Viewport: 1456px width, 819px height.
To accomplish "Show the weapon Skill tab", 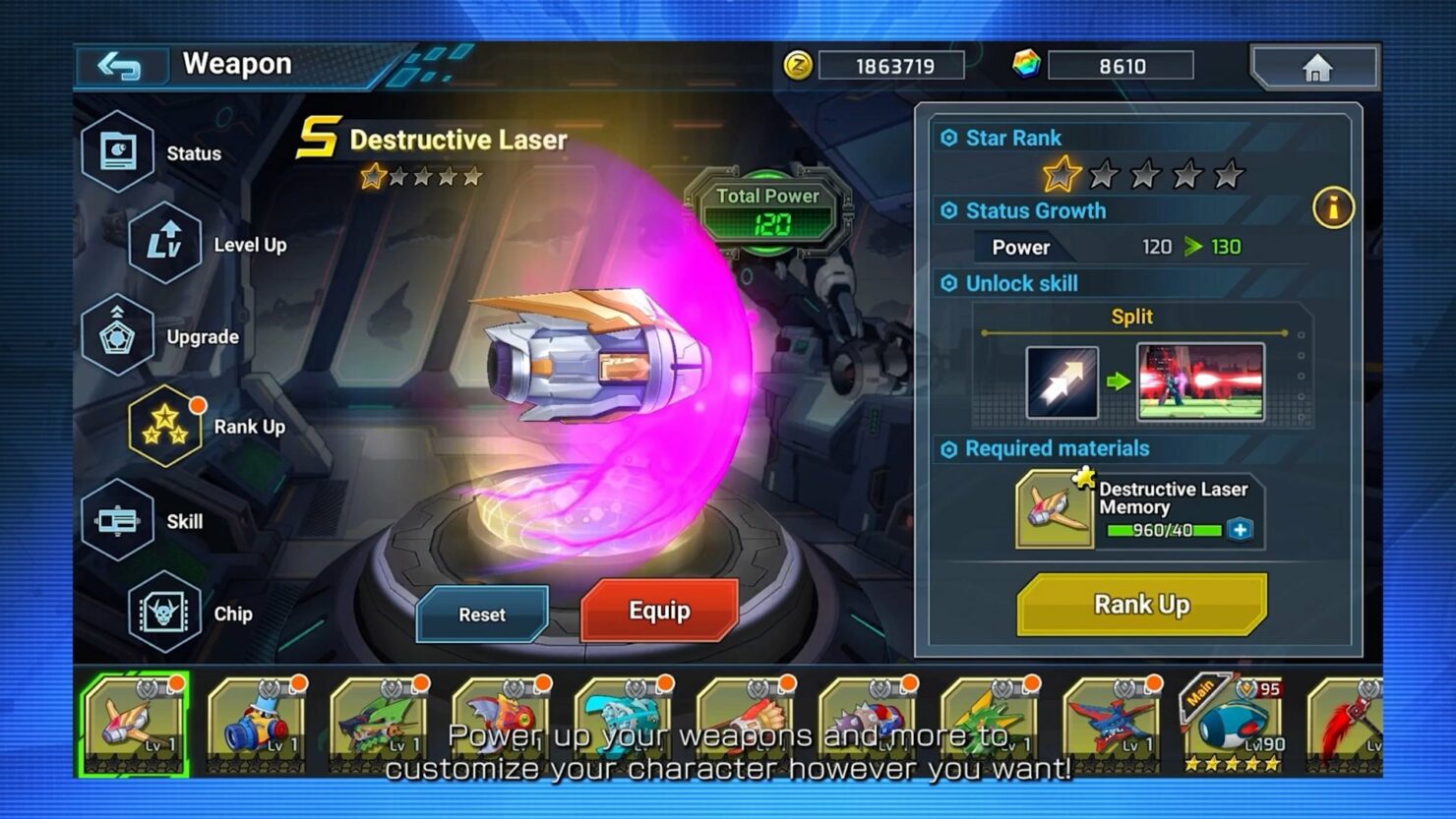I will [x=119, y=521].
